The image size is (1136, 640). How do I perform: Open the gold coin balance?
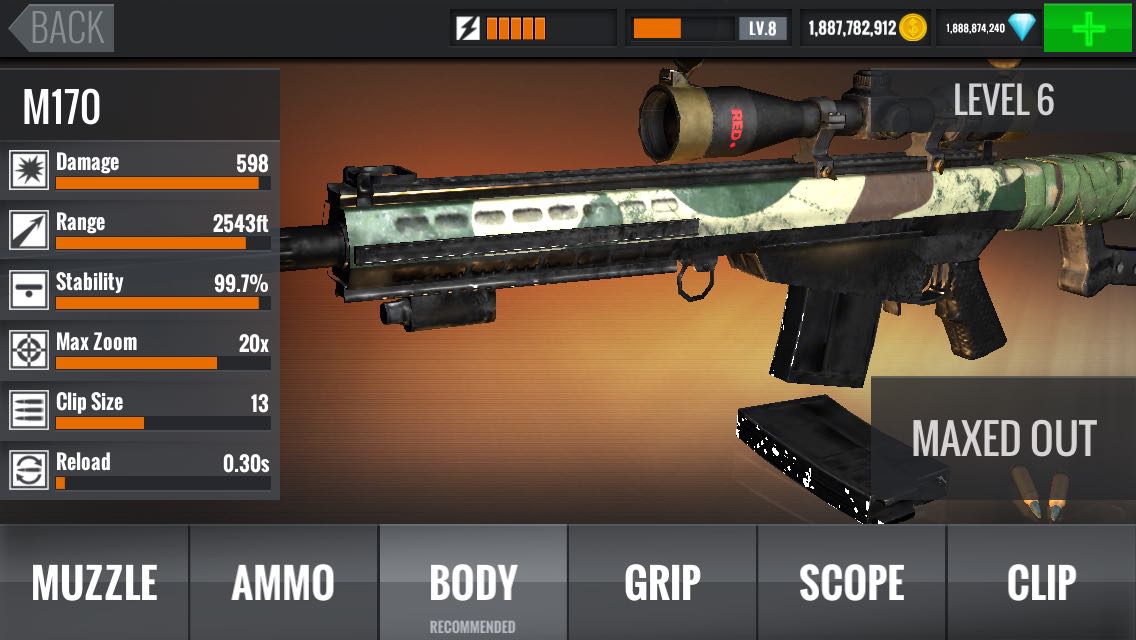[866, 28]
